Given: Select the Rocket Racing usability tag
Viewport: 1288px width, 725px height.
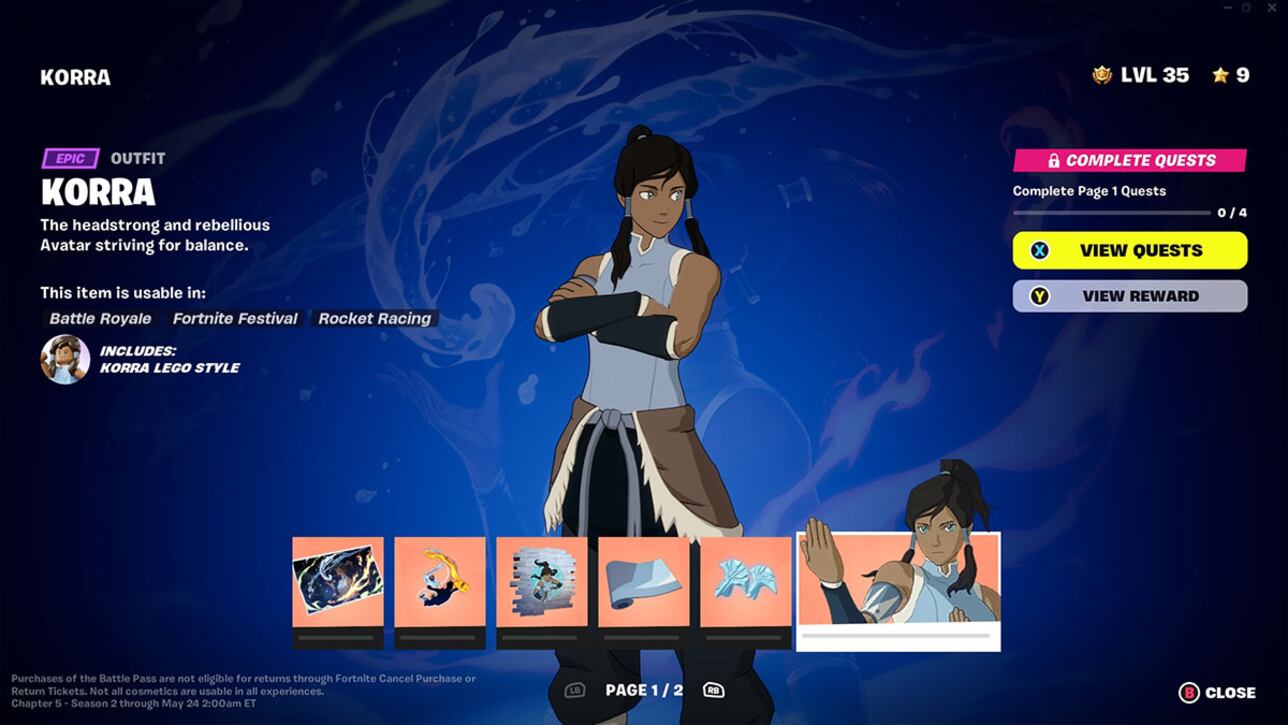Looking at the screenshot, I should [374, 318].
